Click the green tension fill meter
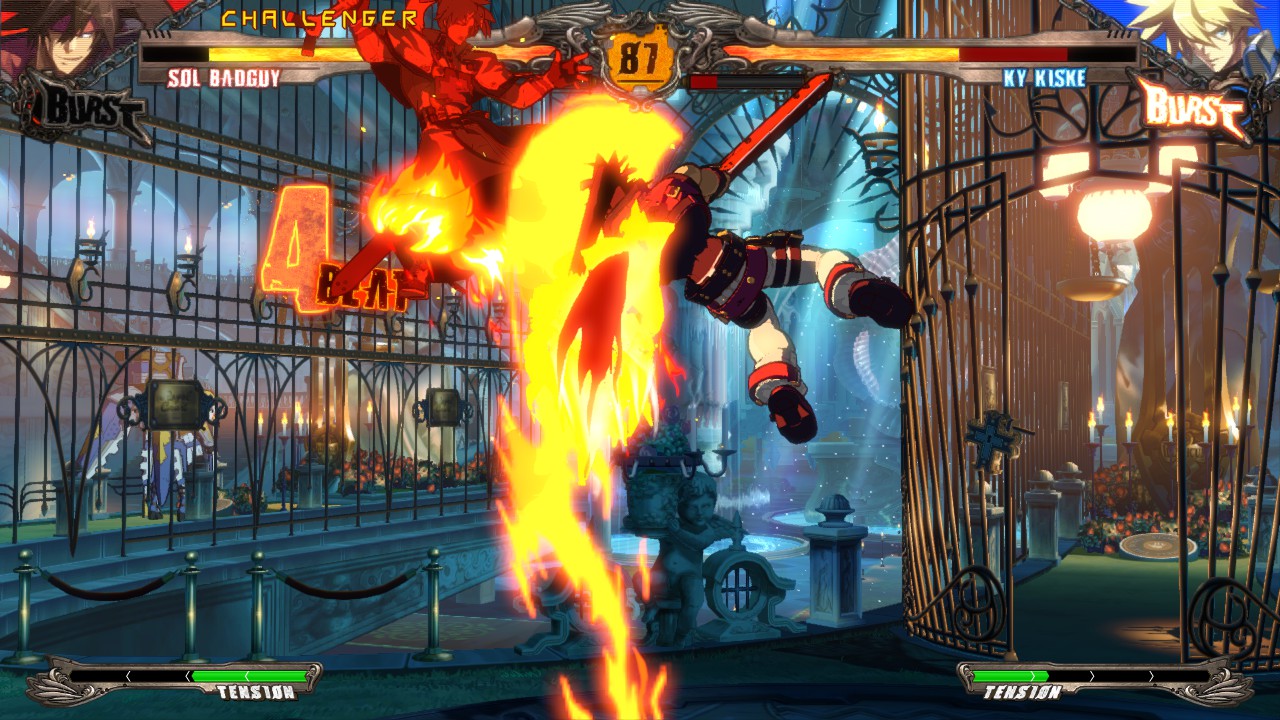Image resolution: width=1280 pixels, height=720 pixels. (x=250, y=676)
